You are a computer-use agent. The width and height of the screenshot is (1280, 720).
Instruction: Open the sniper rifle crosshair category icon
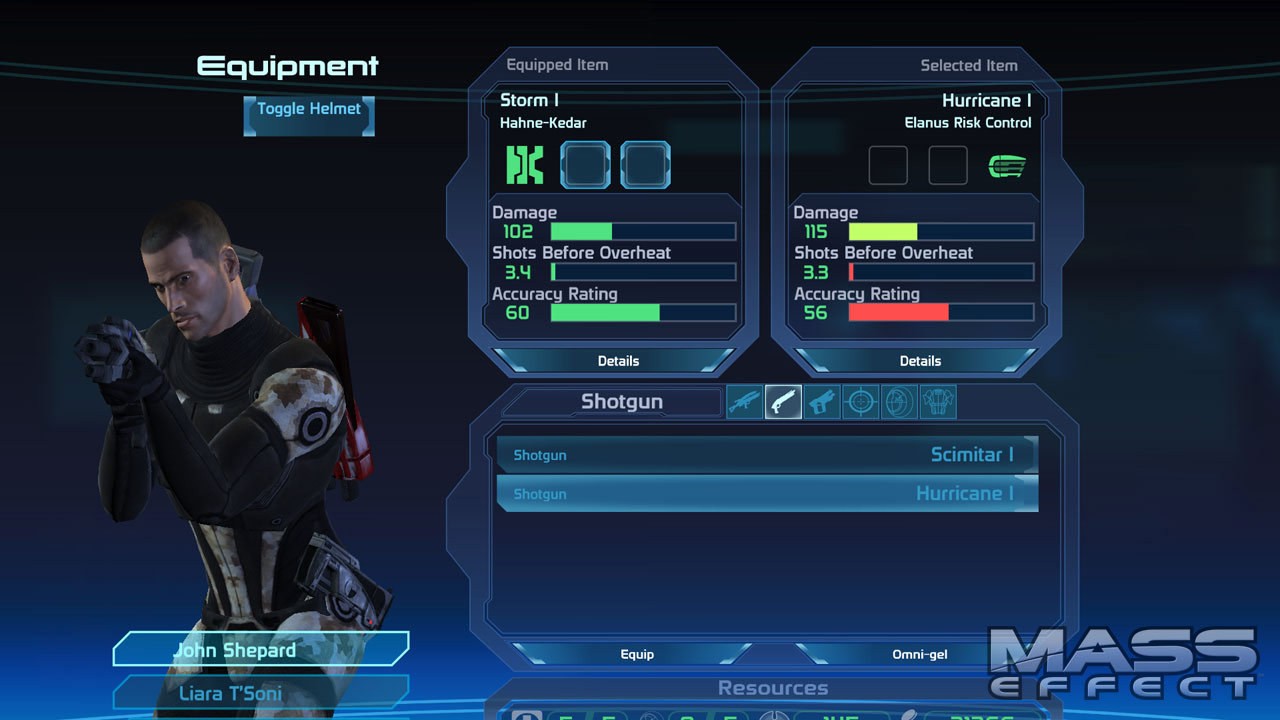pyautogui.click(x=861, y=401)
